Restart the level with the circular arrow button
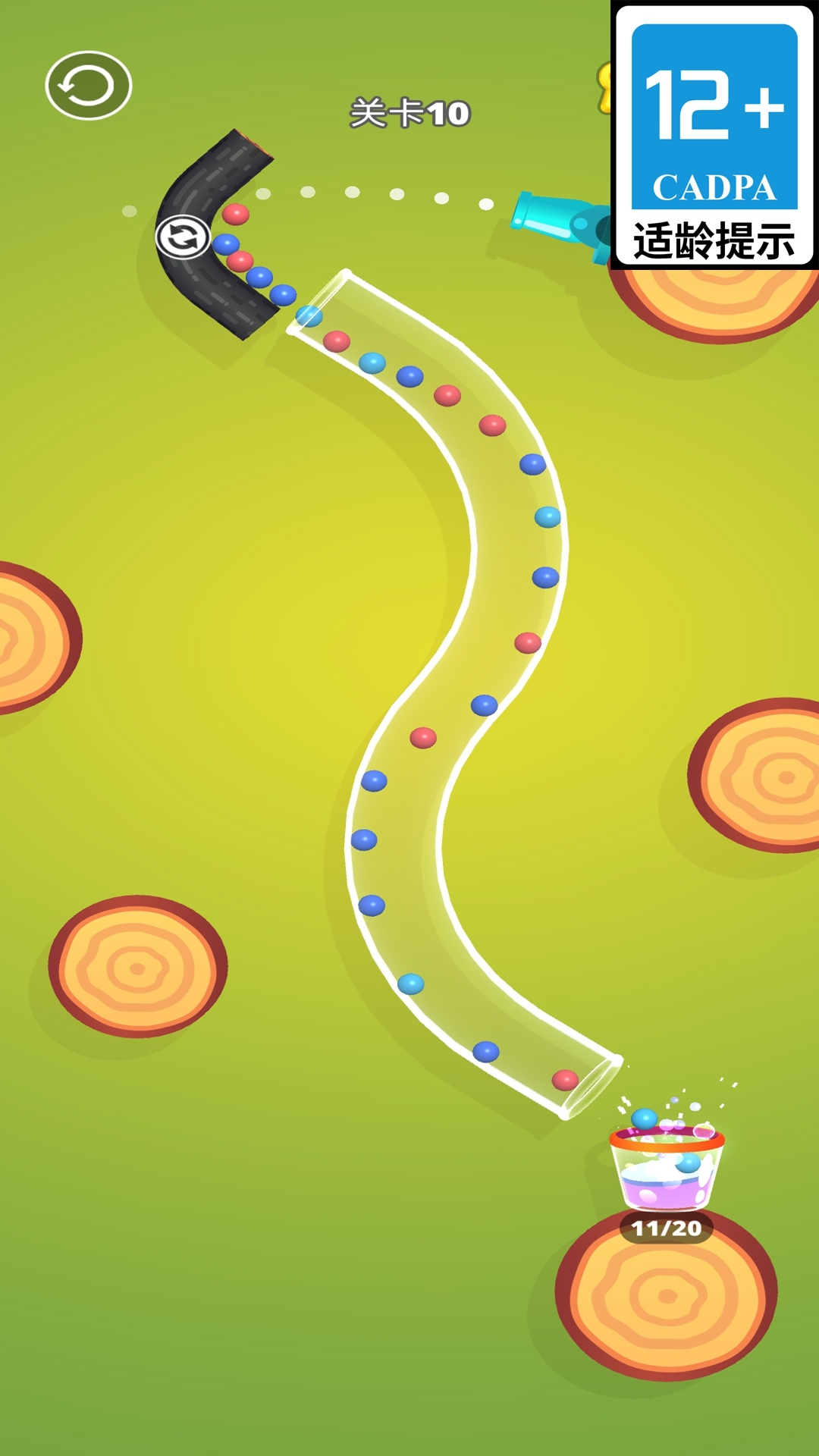 click(x=89, y=86)
